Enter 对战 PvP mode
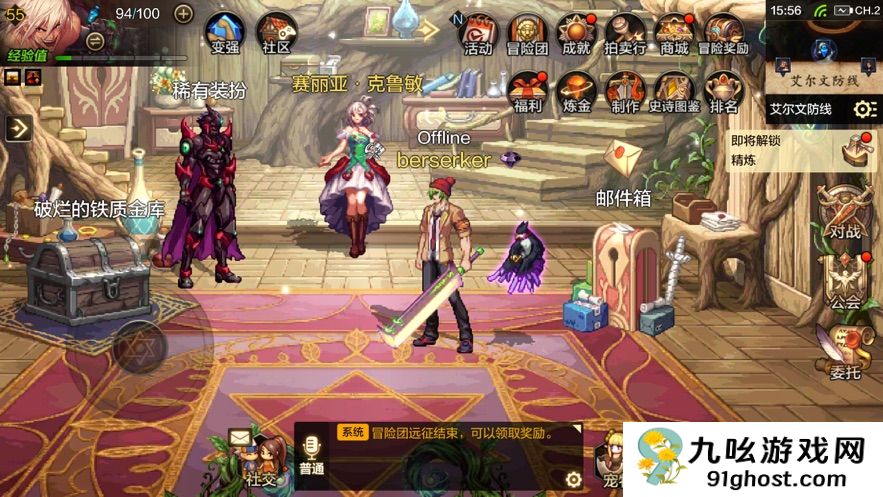 (845, 212)
